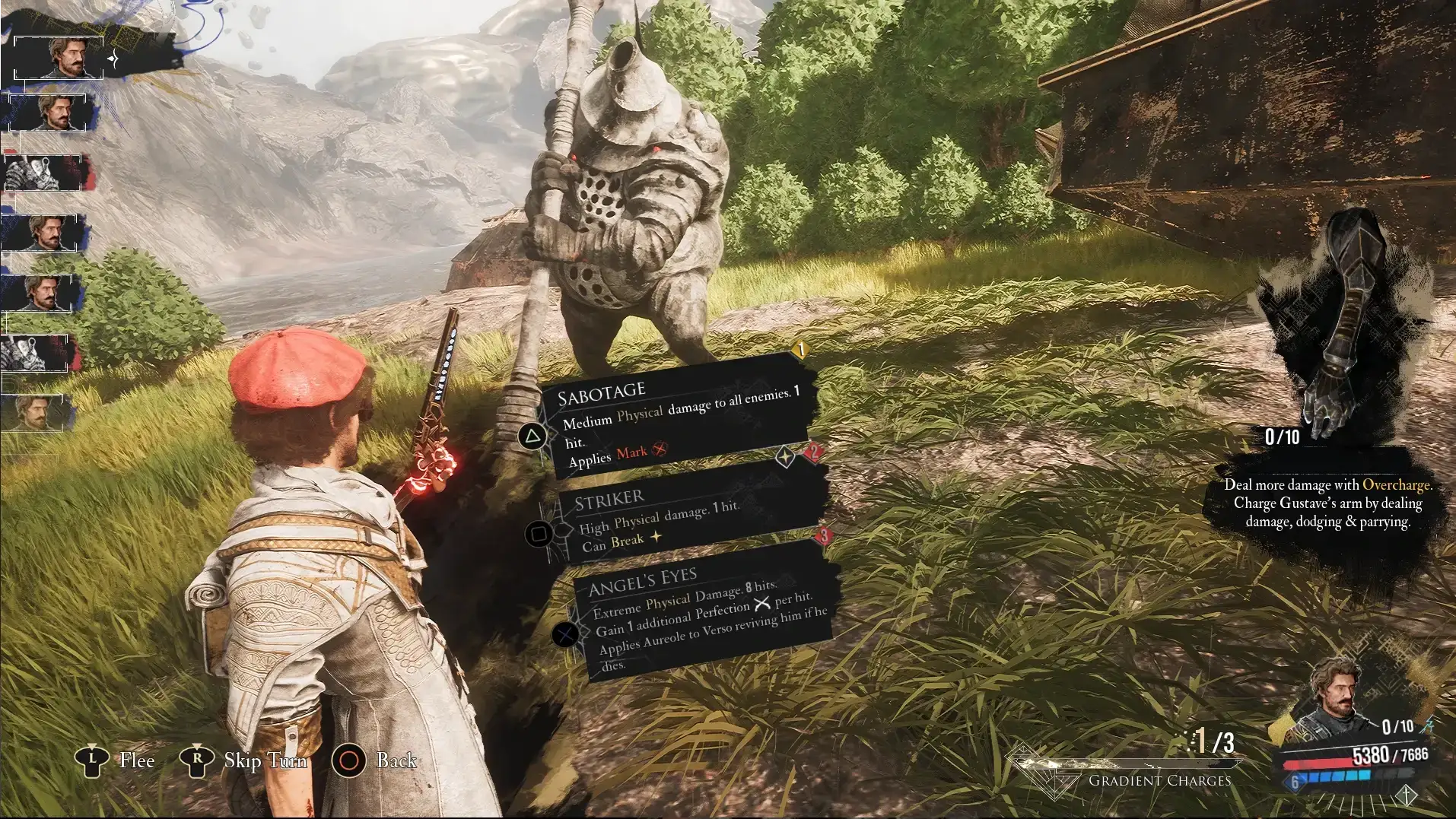This screenshot has height=819, width=1456.
Task: Open the Skip Turn option
Action: (x=264, y=760)
